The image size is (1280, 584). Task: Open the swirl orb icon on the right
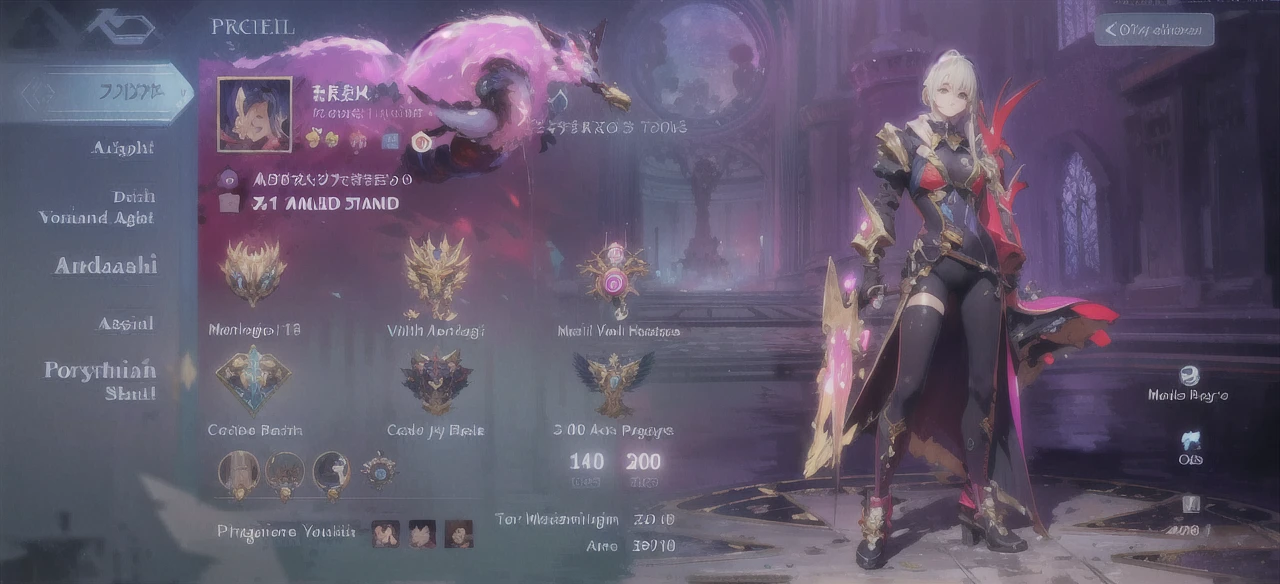click(x=1188, y=375)
